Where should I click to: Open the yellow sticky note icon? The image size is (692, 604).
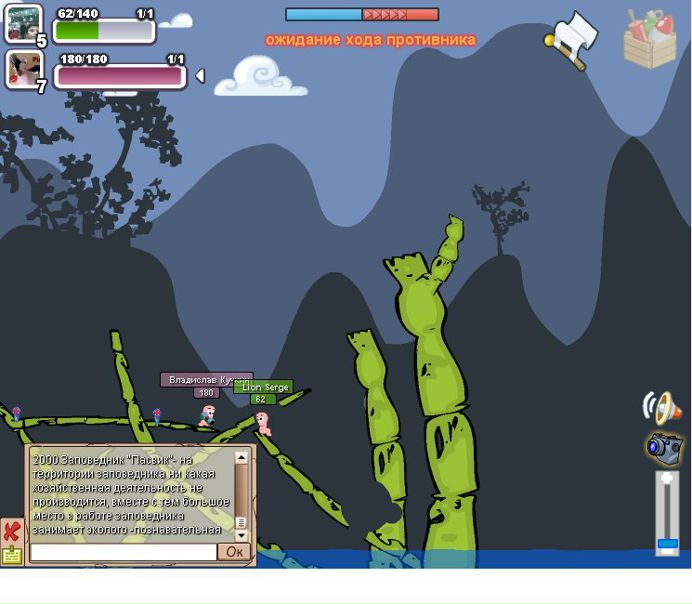[11, 555]
